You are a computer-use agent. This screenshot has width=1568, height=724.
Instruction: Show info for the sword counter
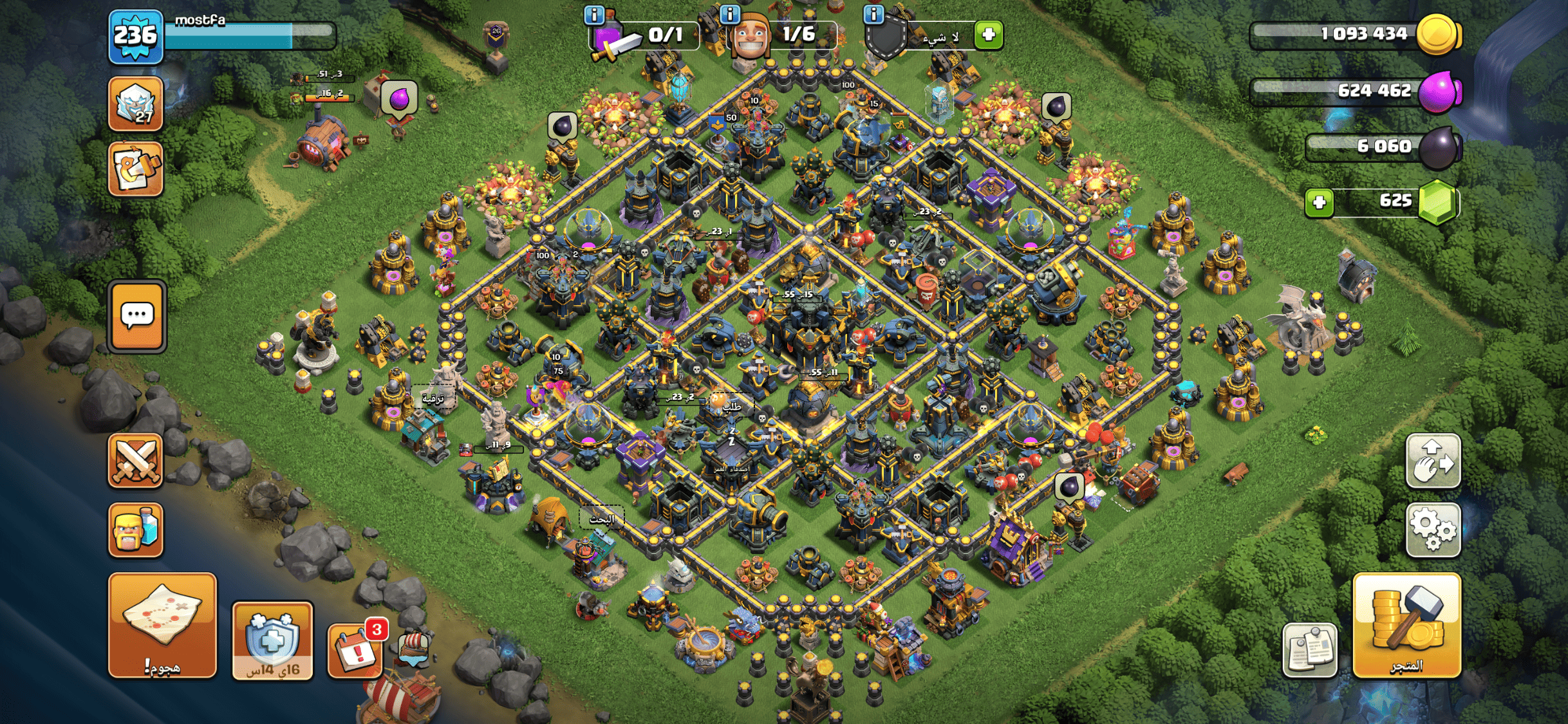[593, 14]
